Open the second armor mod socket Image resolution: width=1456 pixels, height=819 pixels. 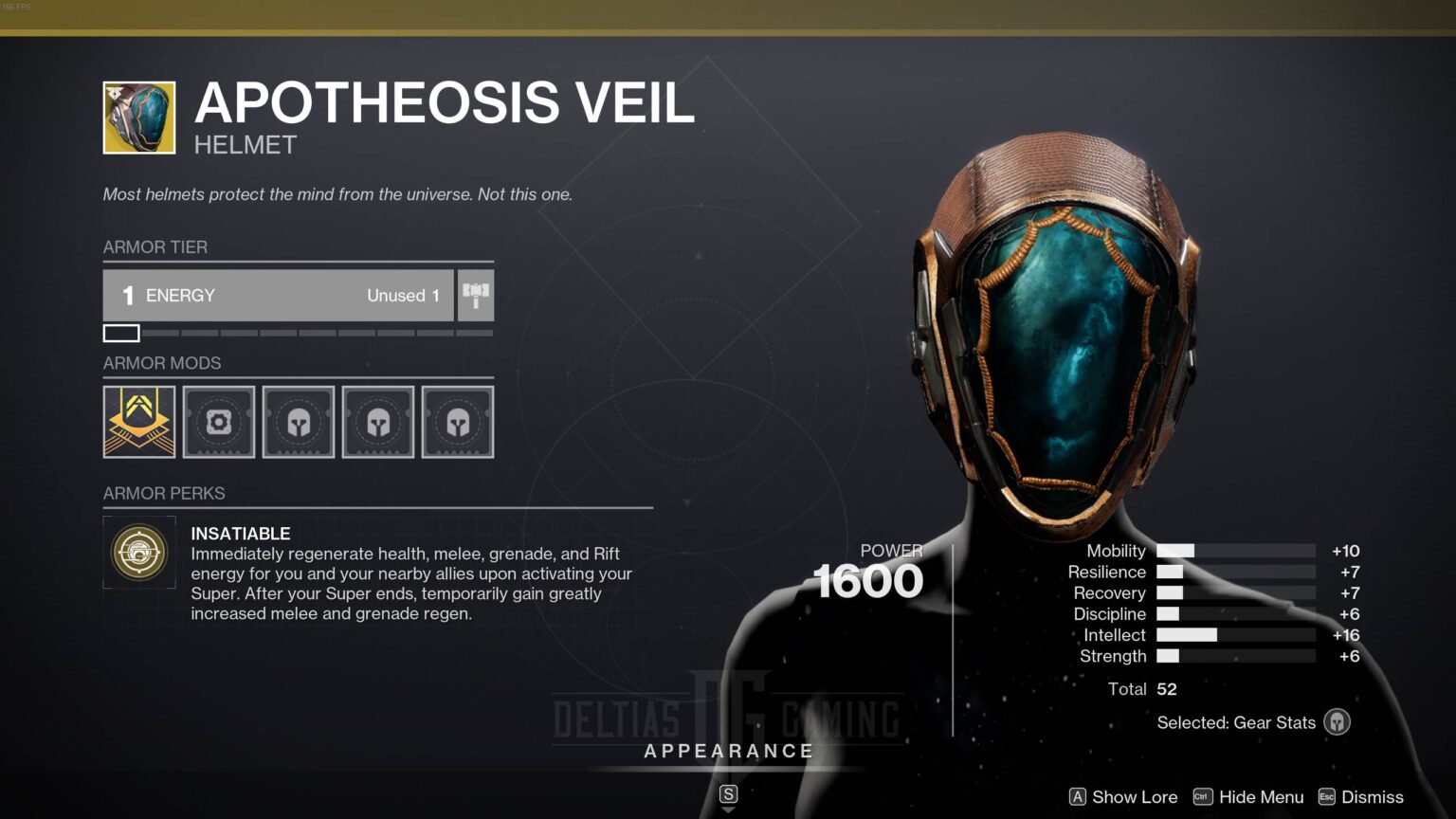tap(218, 421)
